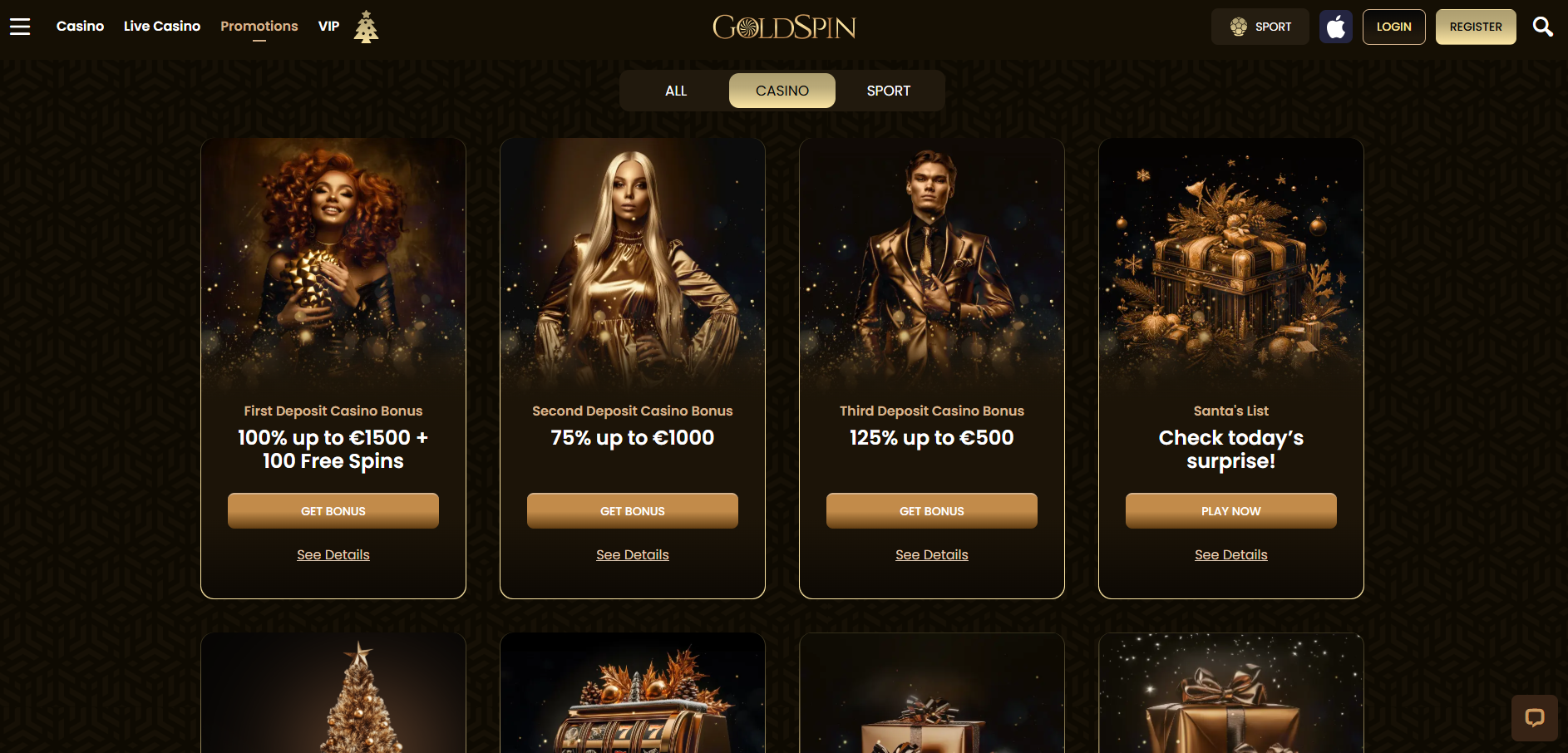
Task: Open the hamburger navigation menu
Action: 19,26
